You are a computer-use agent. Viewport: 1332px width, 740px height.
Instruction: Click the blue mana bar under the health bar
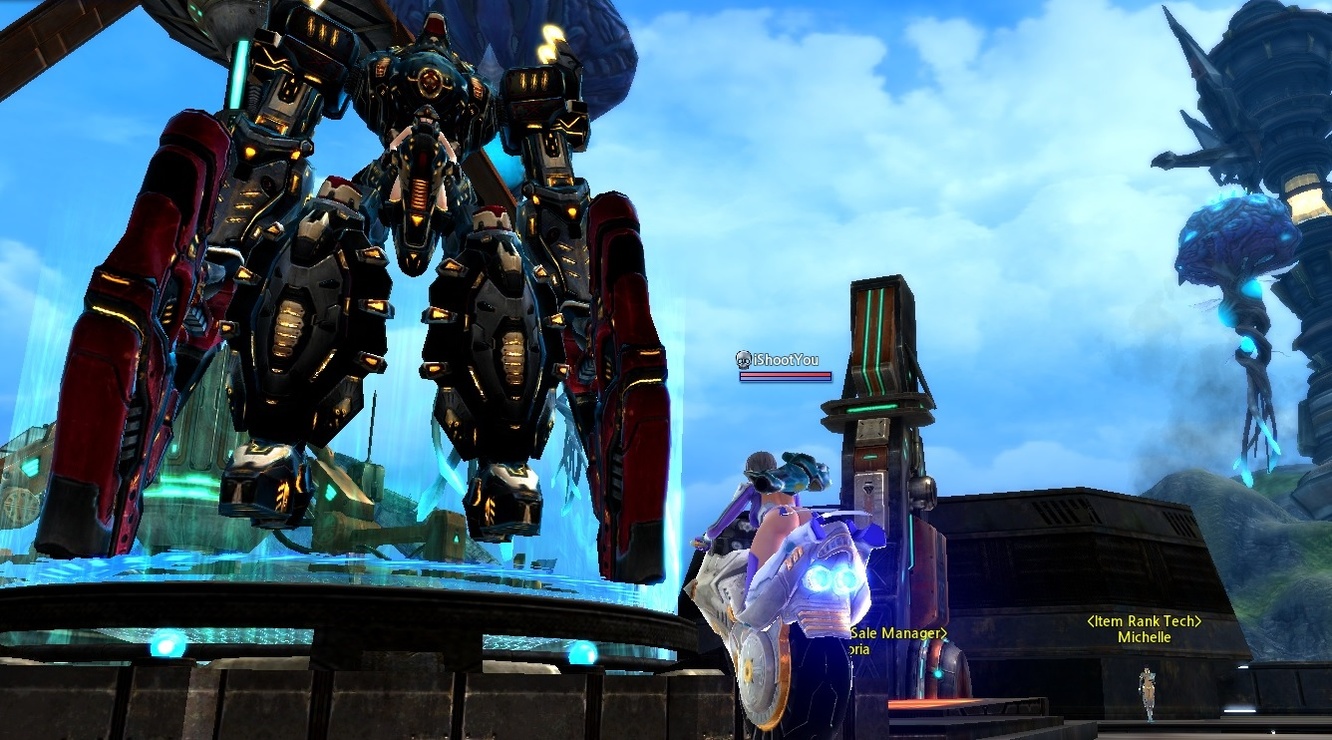point(785,381)
